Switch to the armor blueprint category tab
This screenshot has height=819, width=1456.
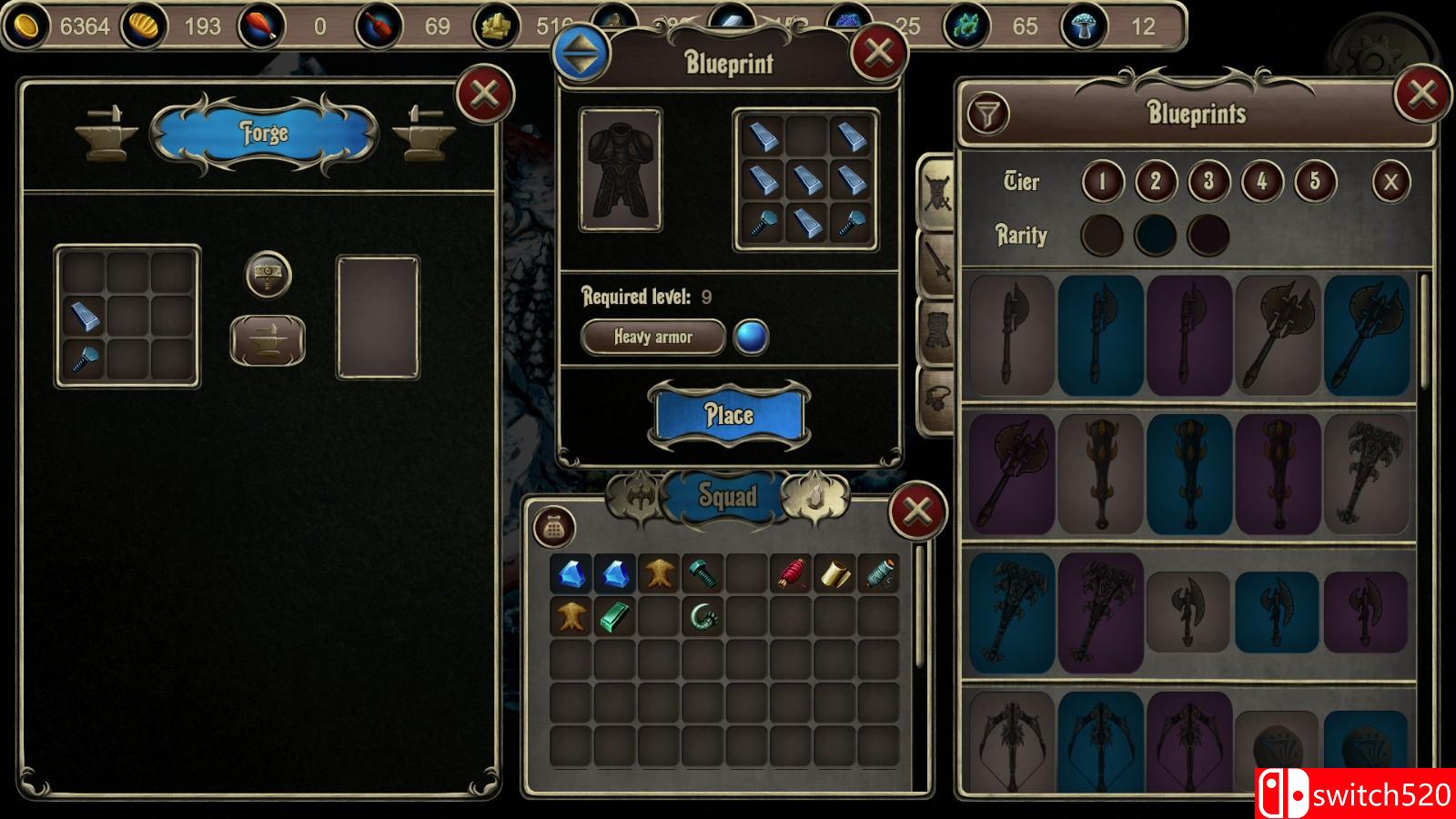(x=938, y=331)
